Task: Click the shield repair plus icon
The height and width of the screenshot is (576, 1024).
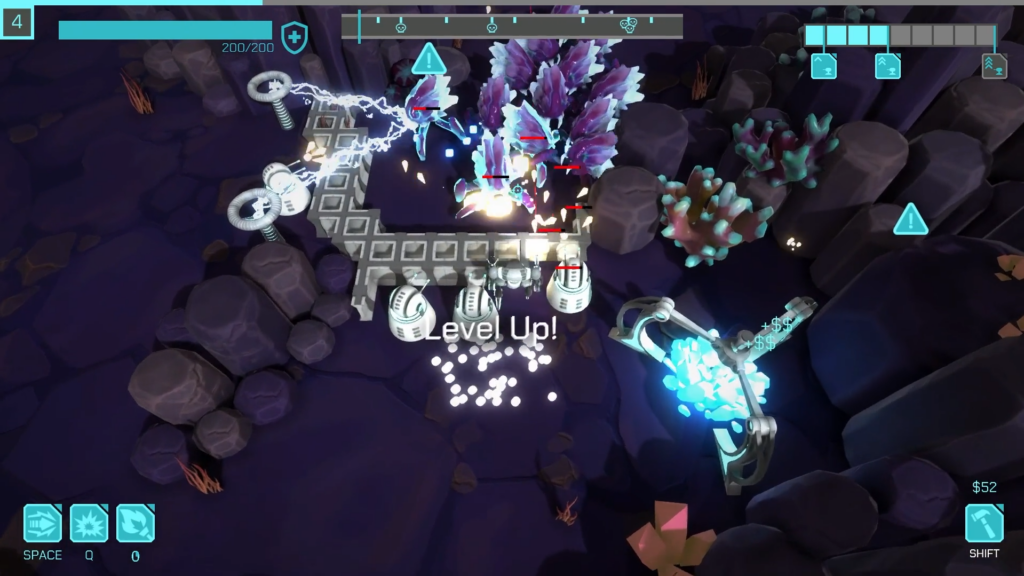Action: (294, 38)
